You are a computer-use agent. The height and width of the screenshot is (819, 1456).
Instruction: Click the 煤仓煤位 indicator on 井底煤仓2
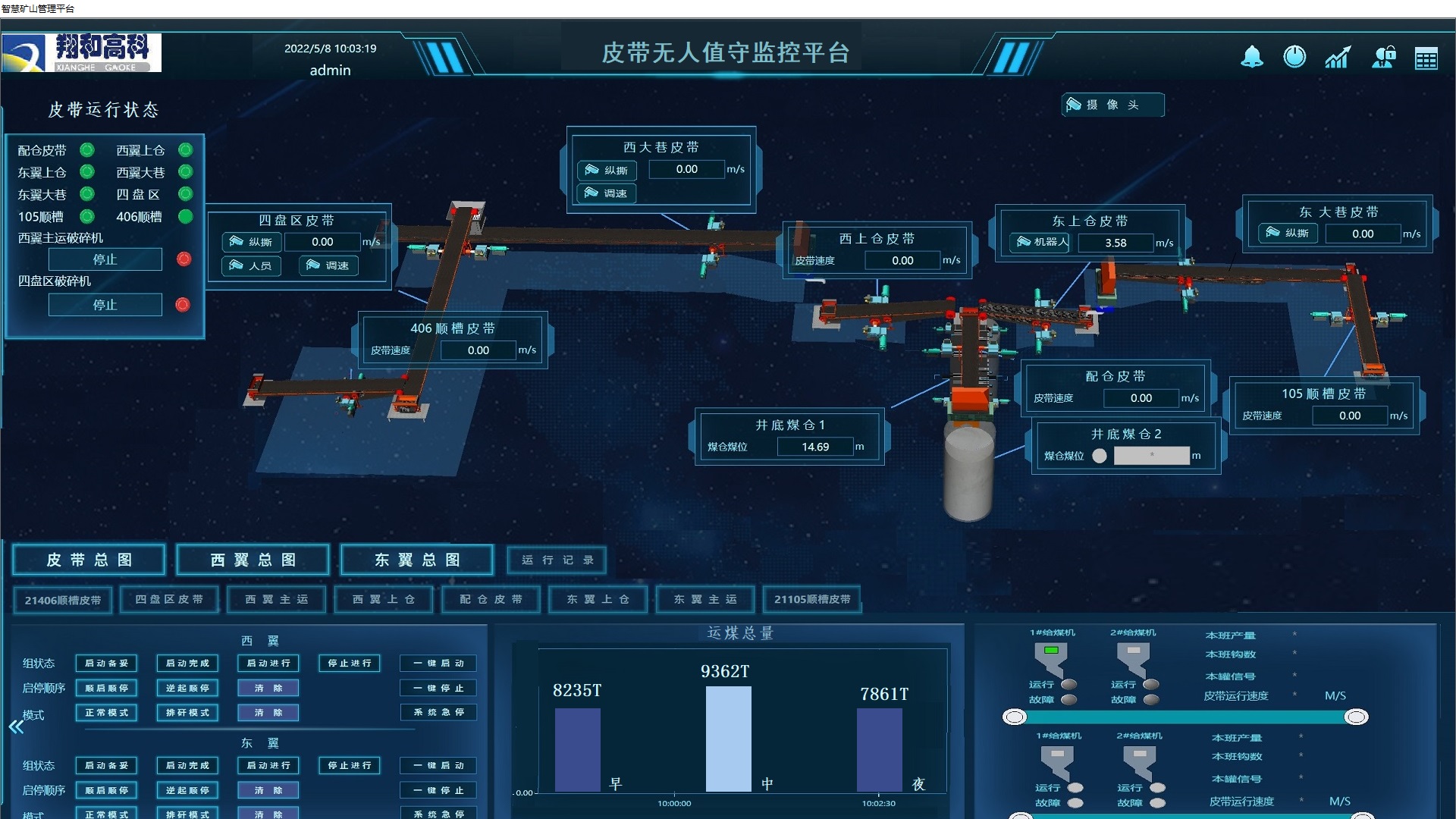pos(1099,455)
